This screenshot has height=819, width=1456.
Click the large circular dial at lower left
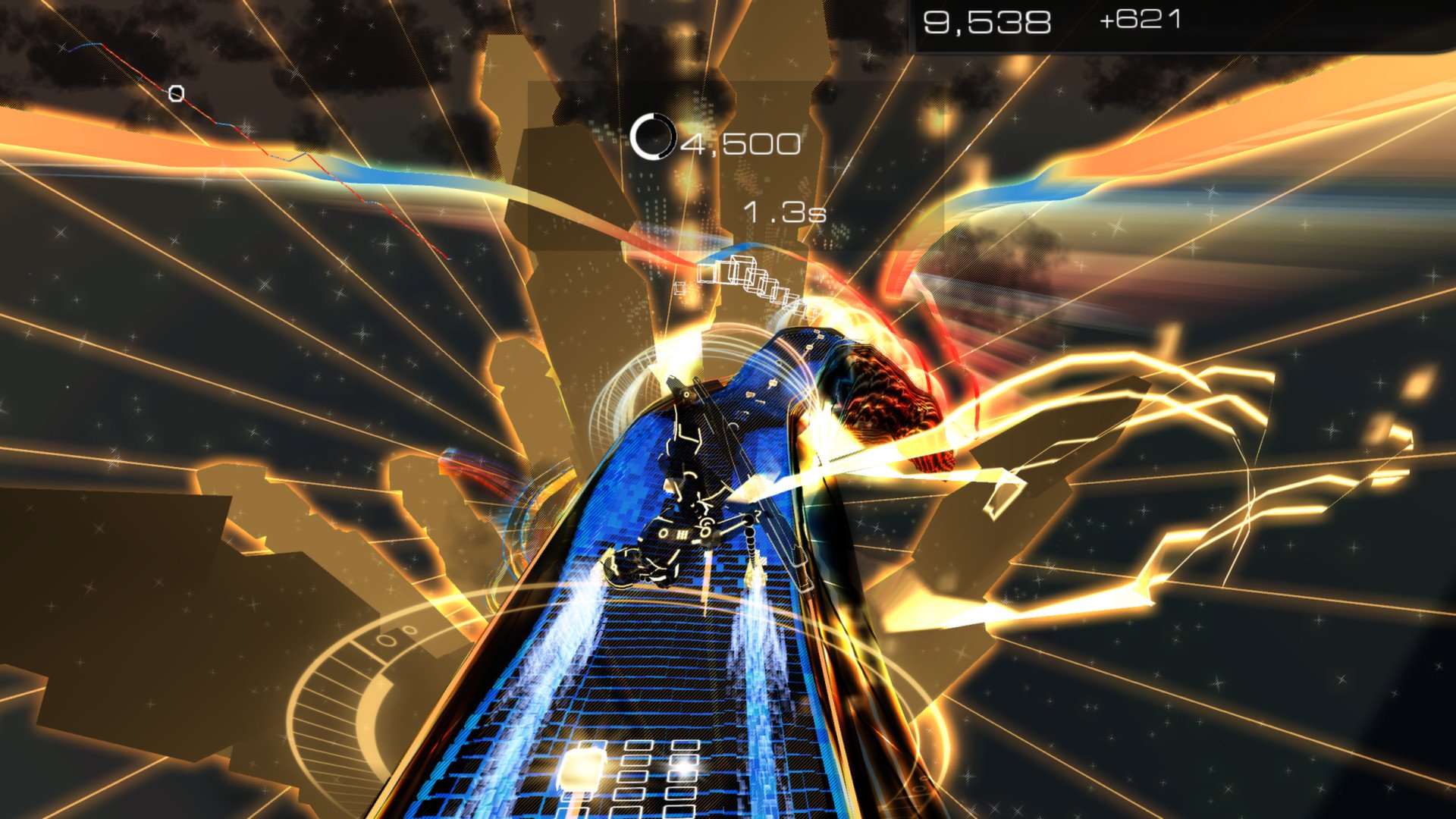(364, 660)
